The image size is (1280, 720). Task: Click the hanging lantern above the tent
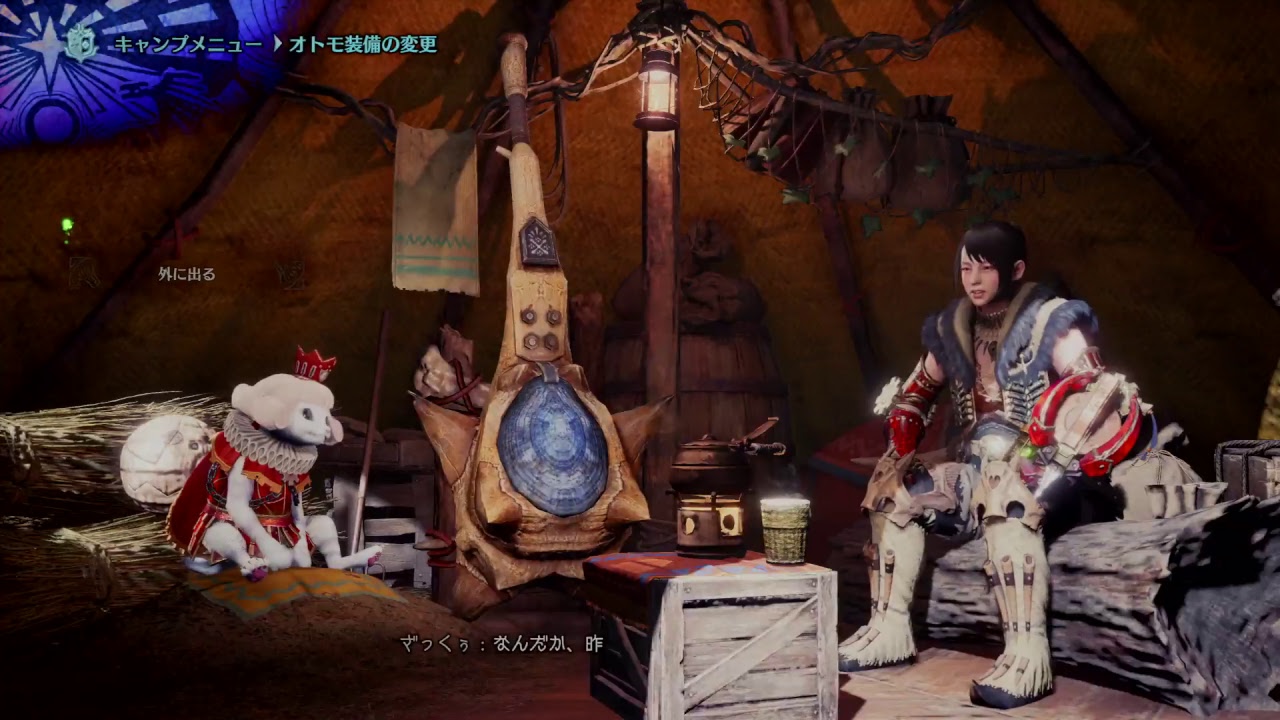(657, 88)
